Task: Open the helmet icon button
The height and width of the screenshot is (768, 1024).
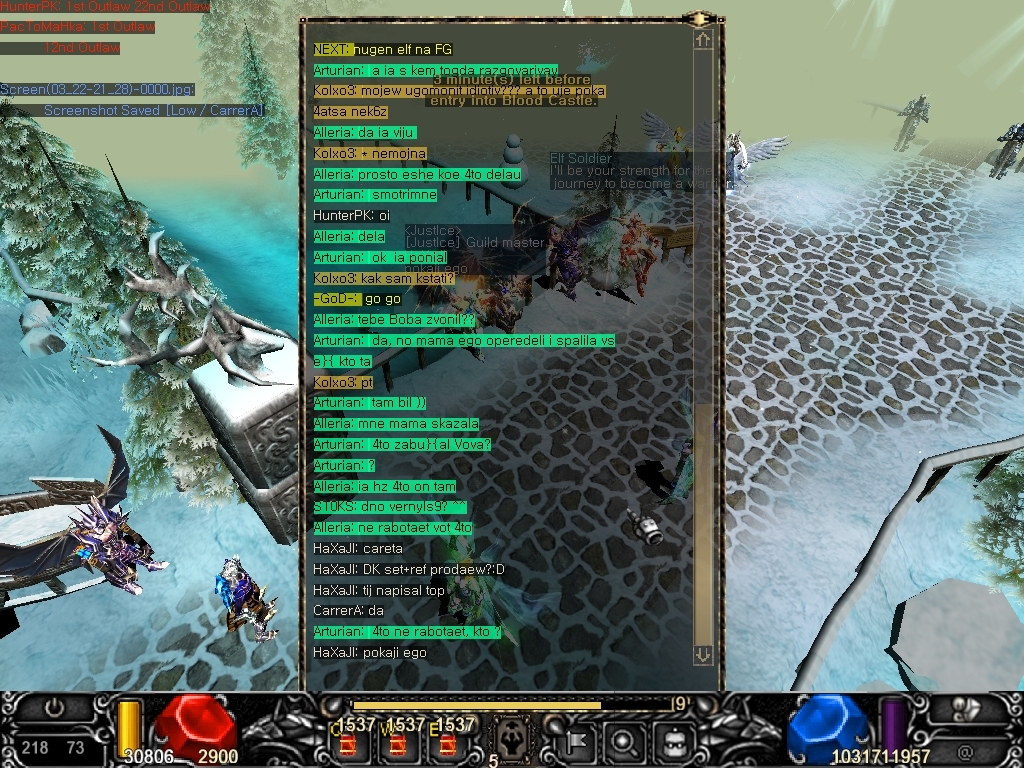Action: 671,741
